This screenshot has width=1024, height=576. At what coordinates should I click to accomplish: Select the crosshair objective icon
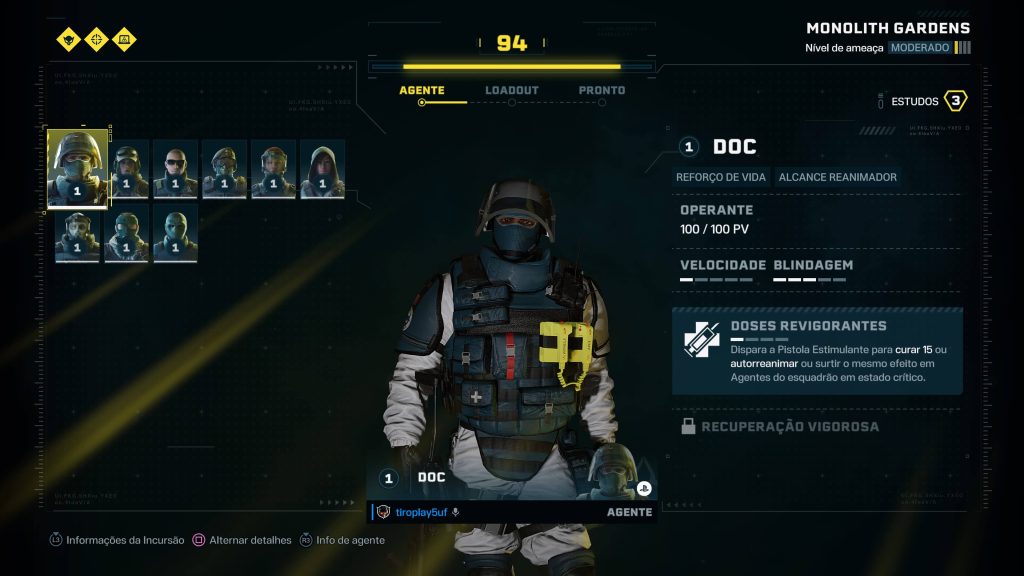(x=96, y=40)
